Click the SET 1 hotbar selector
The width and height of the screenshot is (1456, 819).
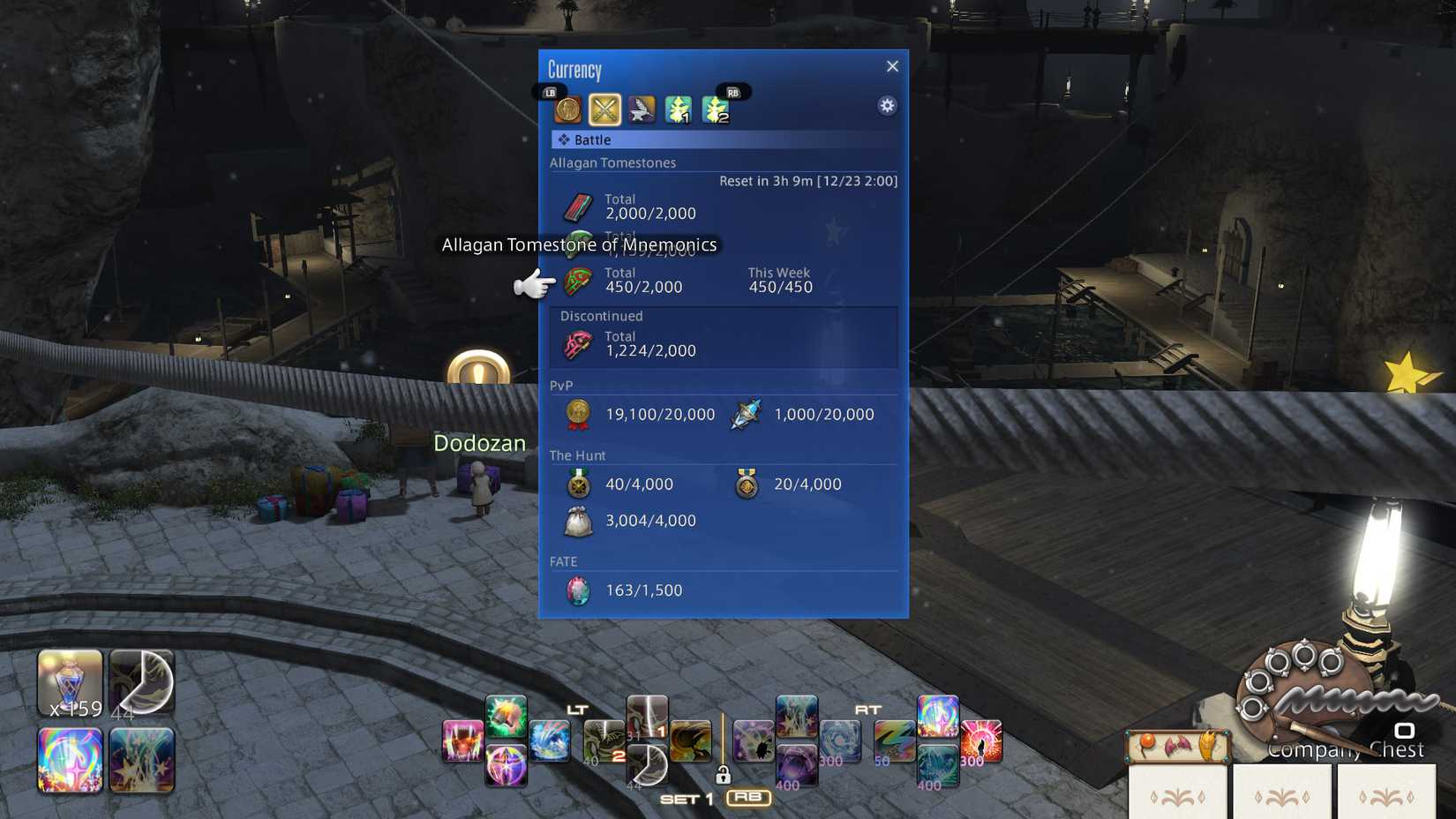point(687,798)
